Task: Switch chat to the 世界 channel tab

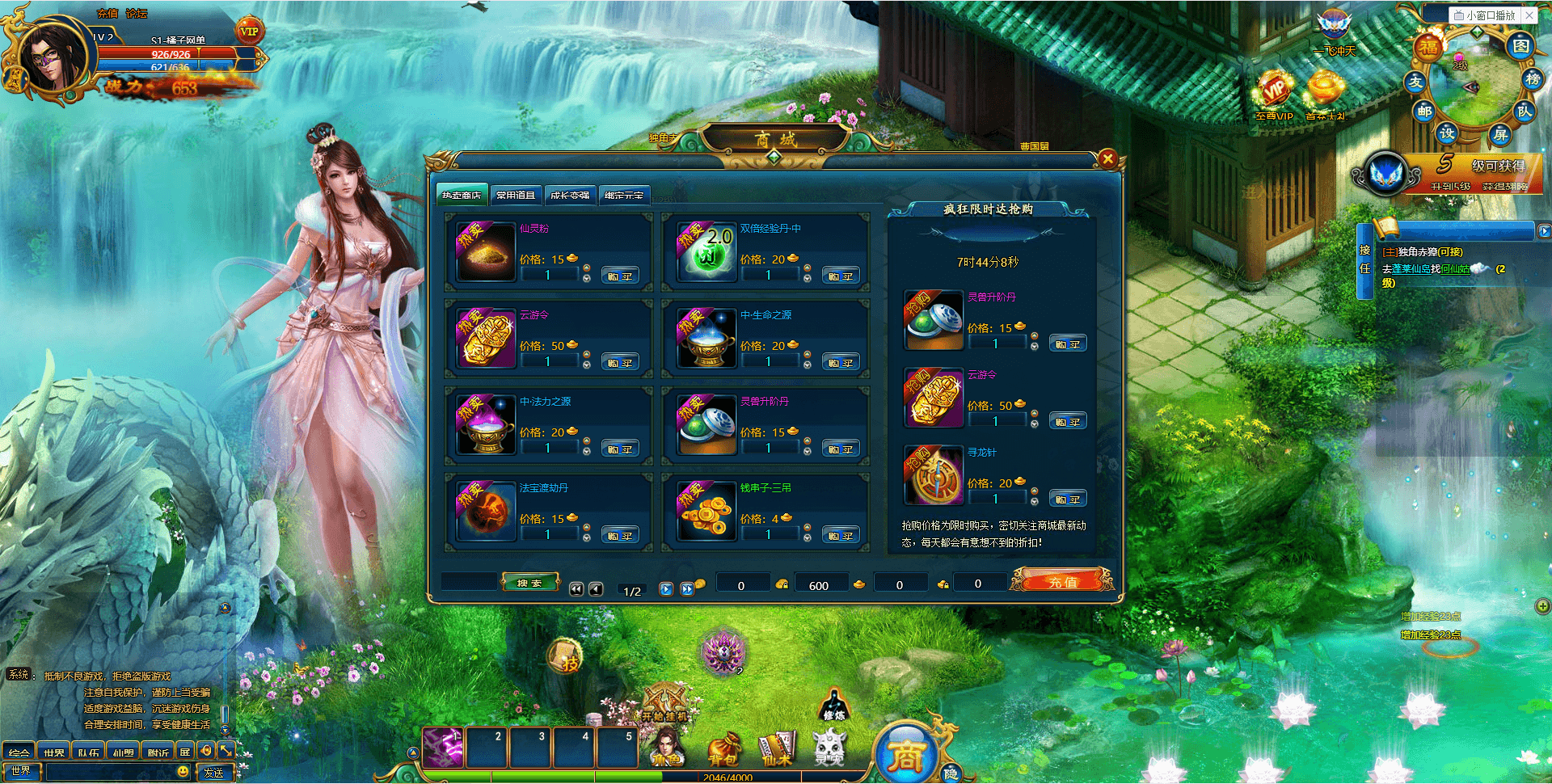Action: [54, 752]
